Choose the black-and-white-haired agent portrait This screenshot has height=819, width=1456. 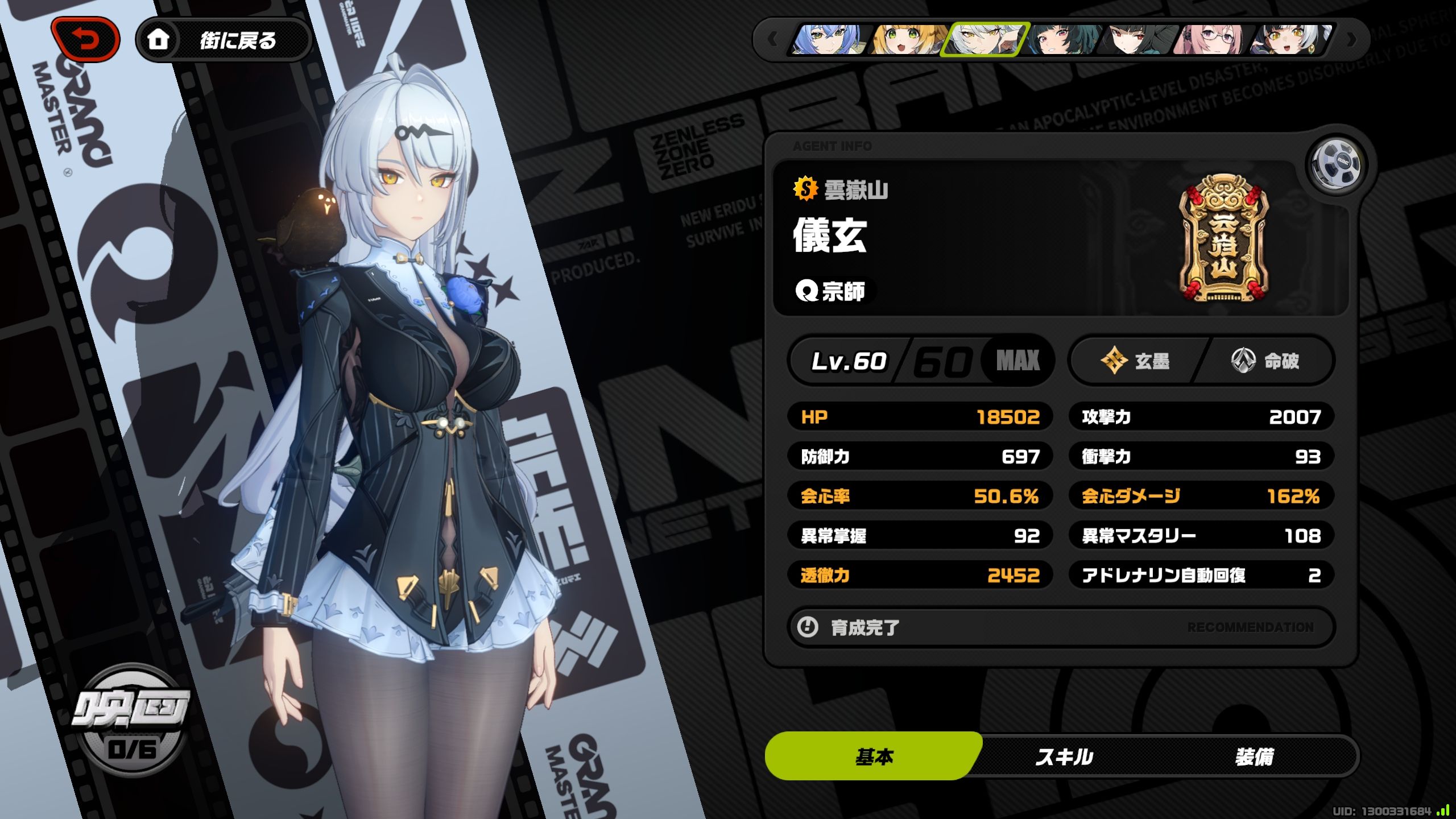1291,40
